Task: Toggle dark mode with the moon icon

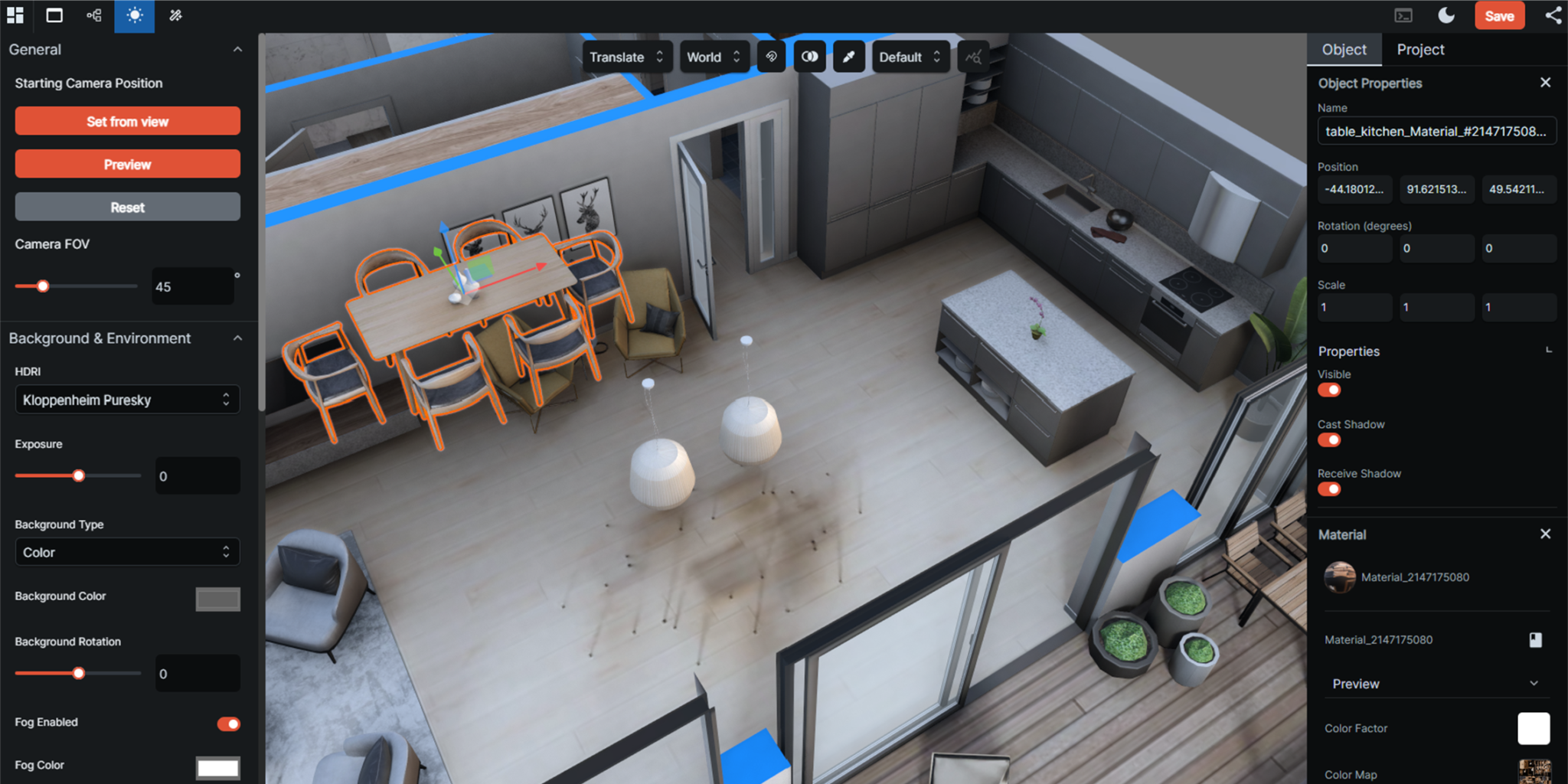Action: tap(1446, 15)
